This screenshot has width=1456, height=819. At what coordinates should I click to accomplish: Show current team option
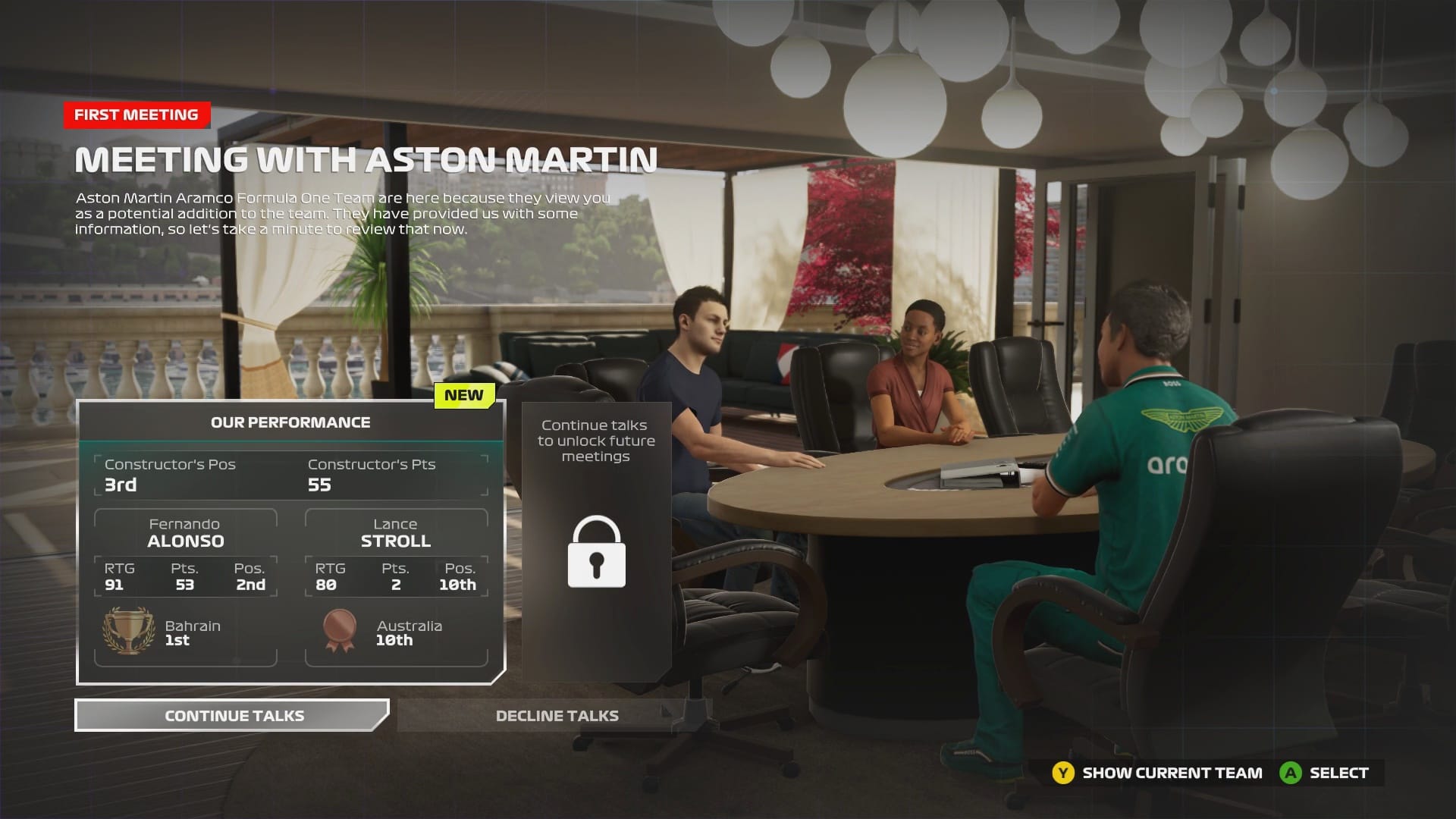pos(1157,773)
